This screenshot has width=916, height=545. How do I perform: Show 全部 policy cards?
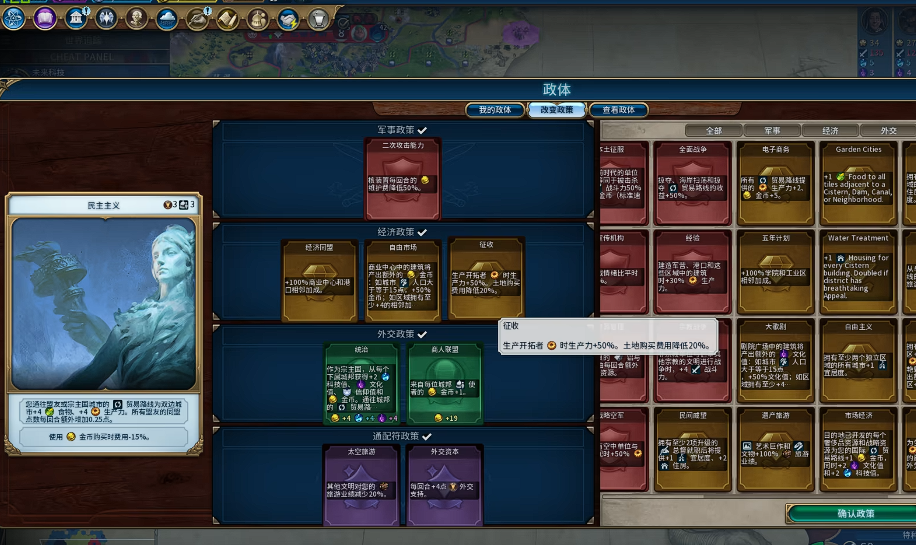(x=714, y=131)
